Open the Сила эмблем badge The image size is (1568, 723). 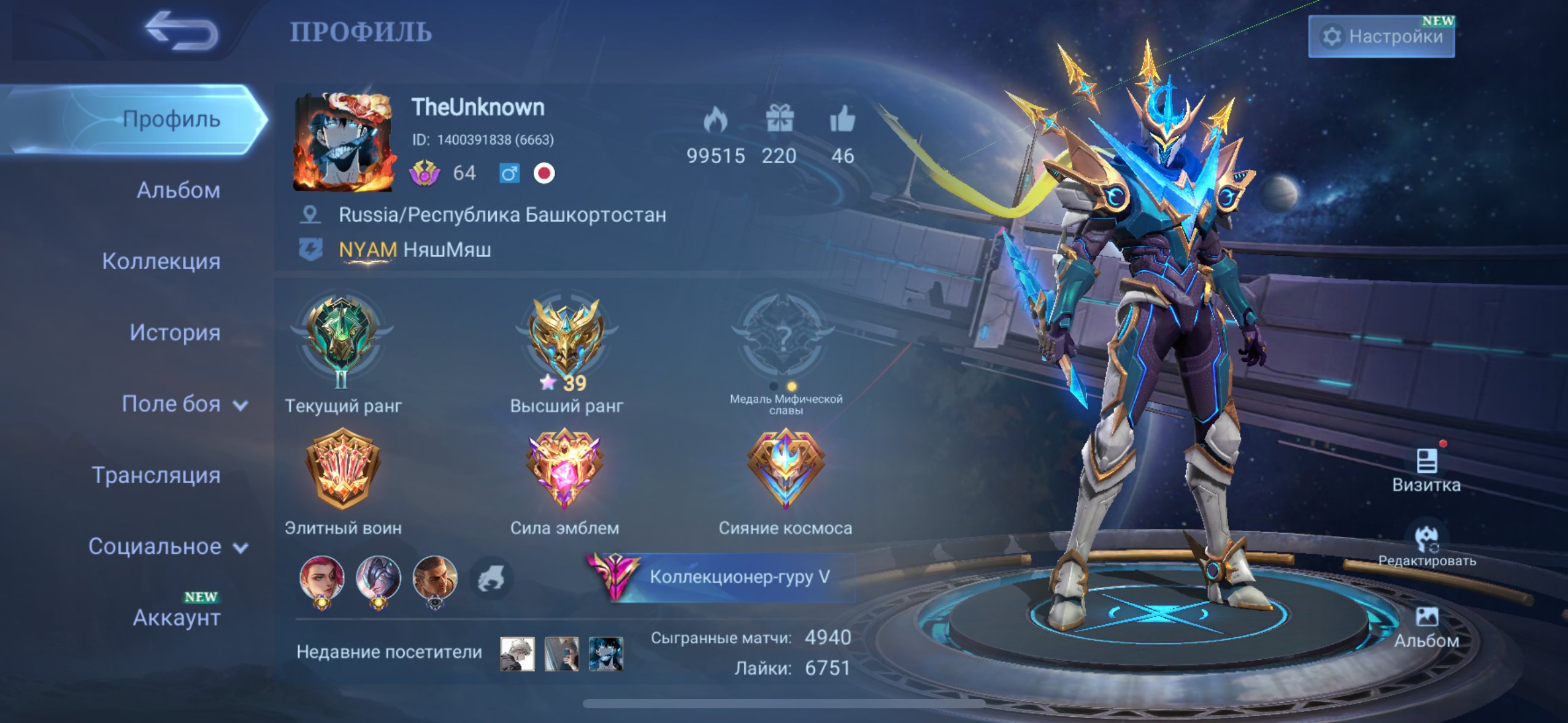click(x=564, y=470)
